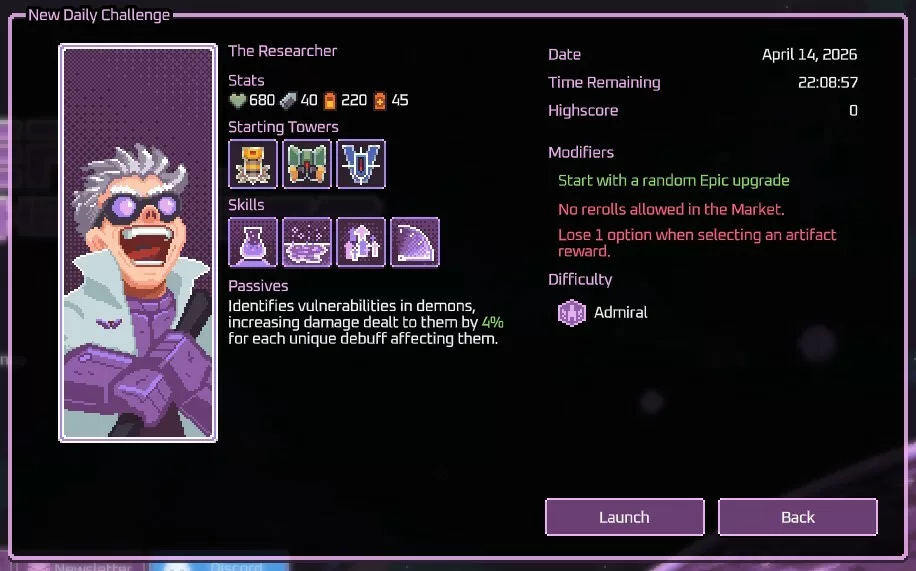Viewport: 916px width, 571px height.
Task: Select the blue V-shaped starting tower
Action: click(x=361, y=164)
